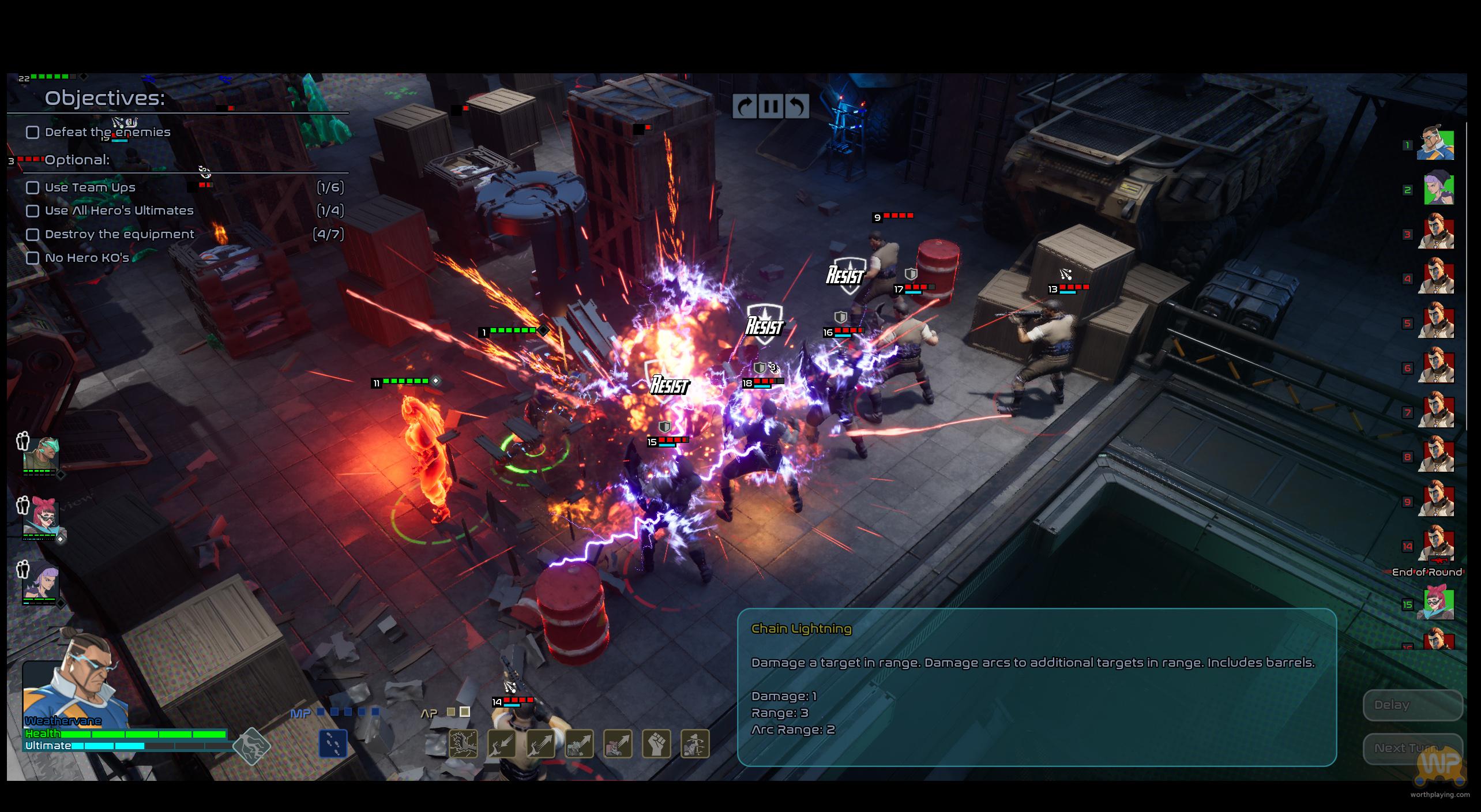
Task: Select the purple-haired teammate portrait on left
Action: (x=40, y=581)
